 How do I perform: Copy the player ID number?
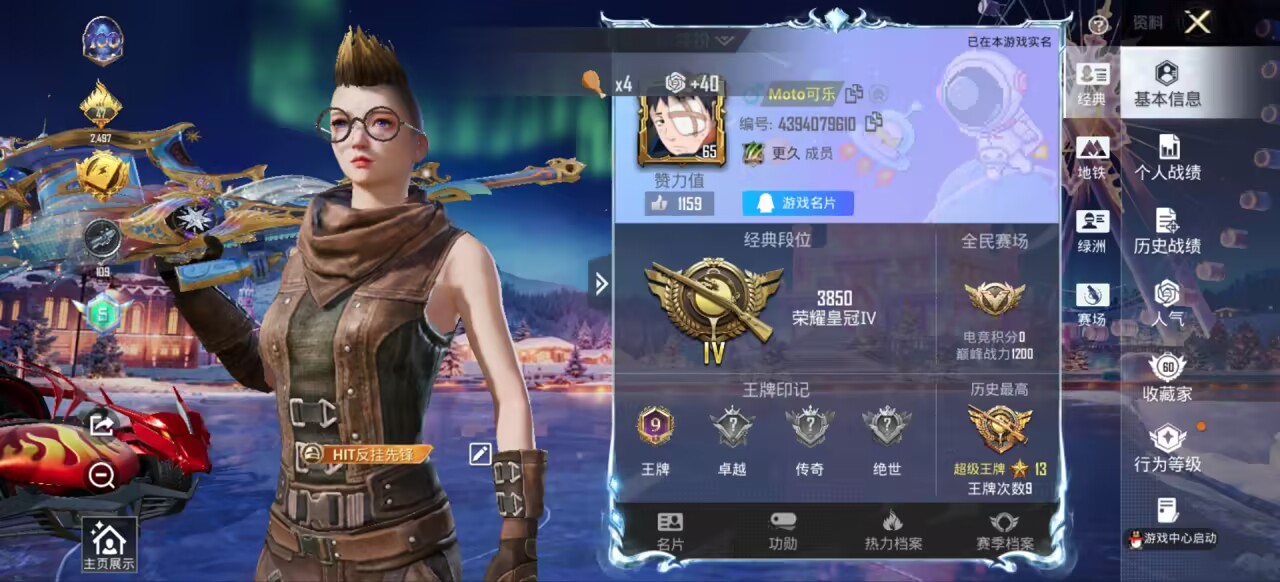tap(874, 123)
